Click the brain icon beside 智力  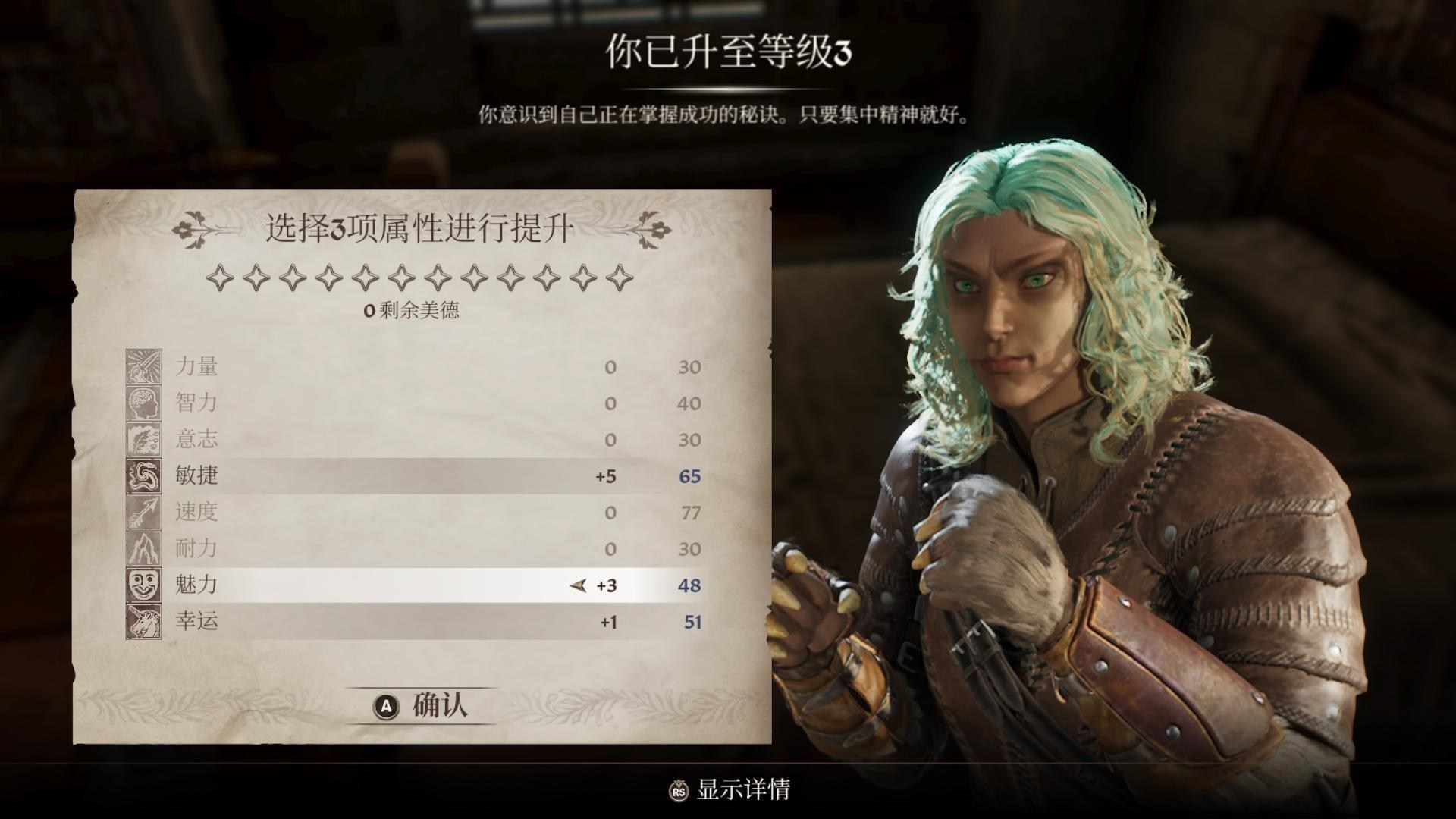(x=146, y=403)
